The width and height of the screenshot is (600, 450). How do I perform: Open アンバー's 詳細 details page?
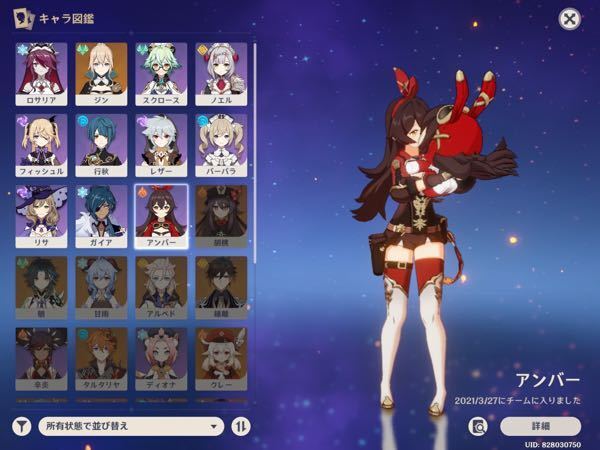[539, 425]
